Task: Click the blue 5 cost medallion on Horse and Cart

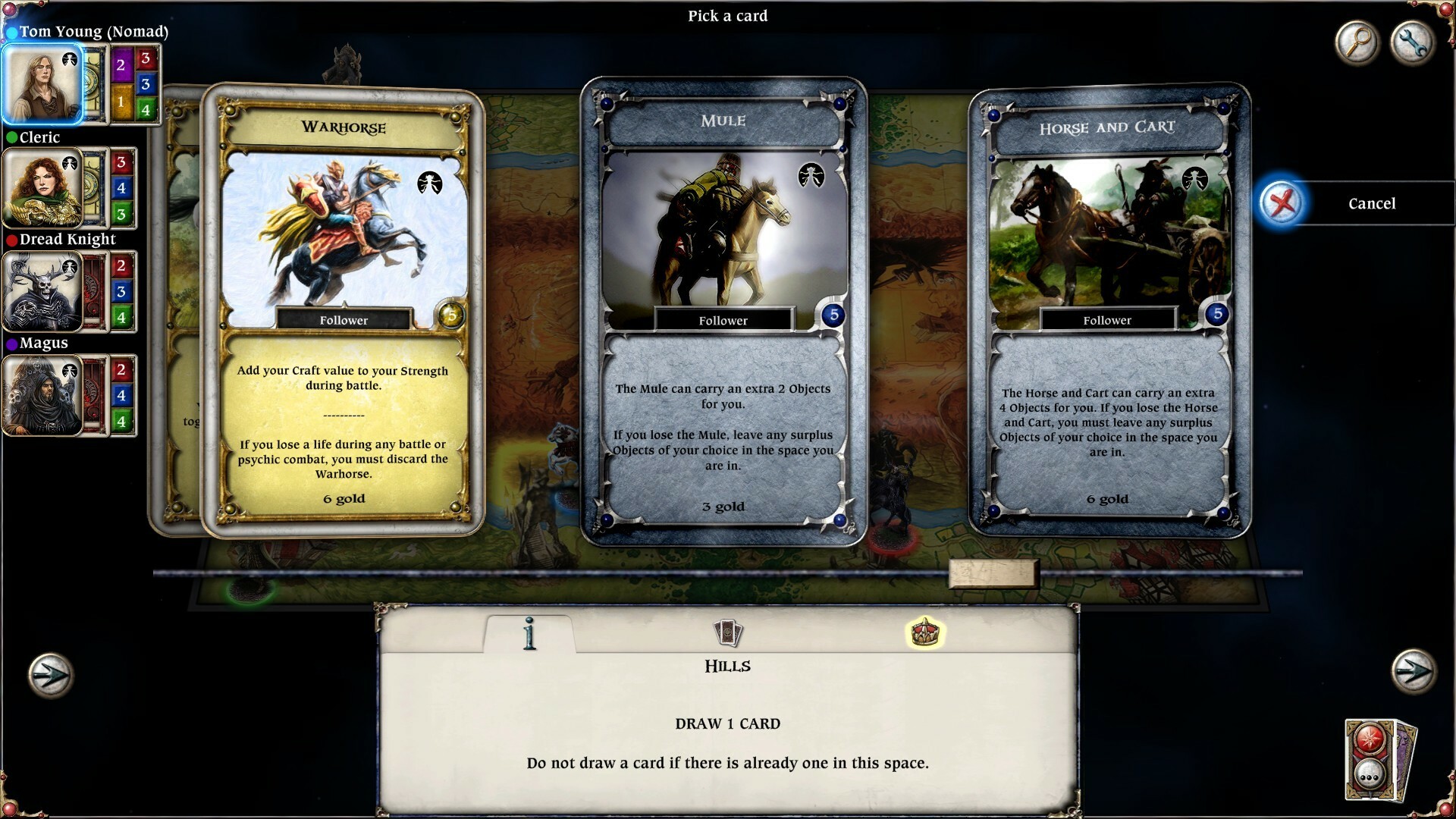Action: coord(1218,313)
